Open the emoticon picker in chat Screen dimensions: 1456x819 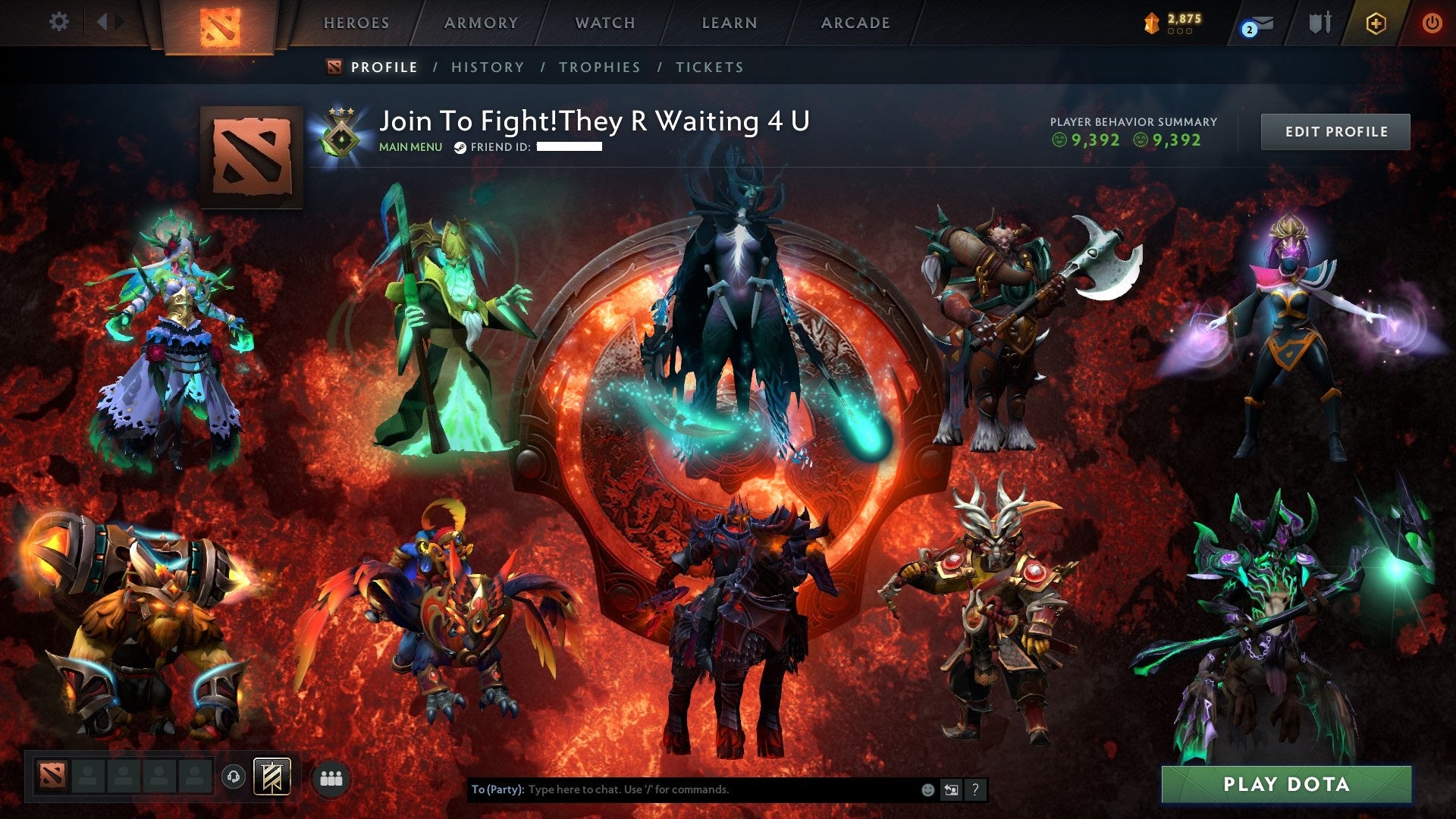[927, 789]
